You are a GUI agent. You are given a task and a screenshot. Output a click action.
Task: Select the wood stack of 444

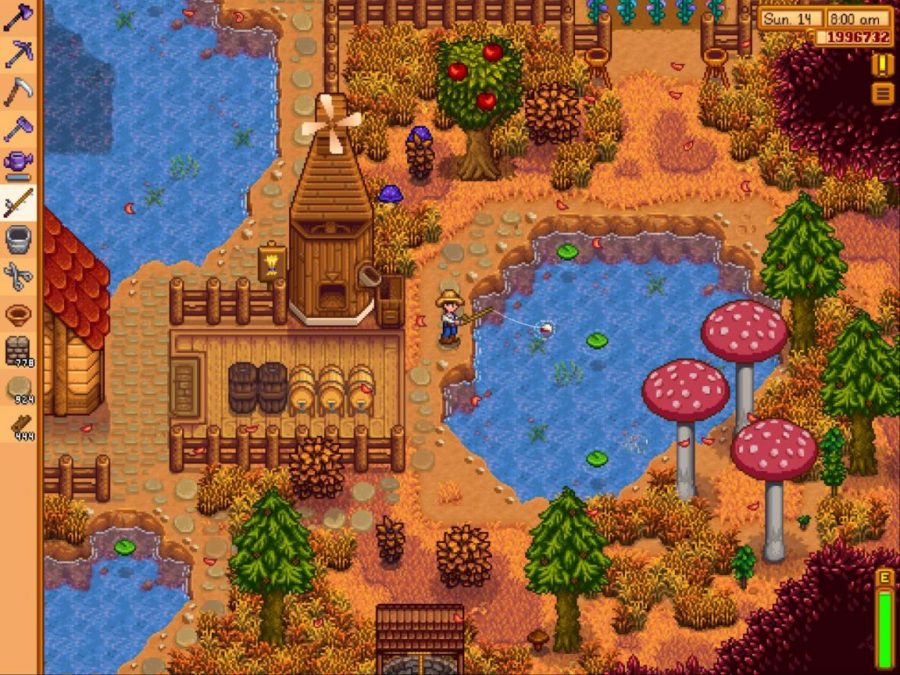pyautogui.click(x=19, y=427)
